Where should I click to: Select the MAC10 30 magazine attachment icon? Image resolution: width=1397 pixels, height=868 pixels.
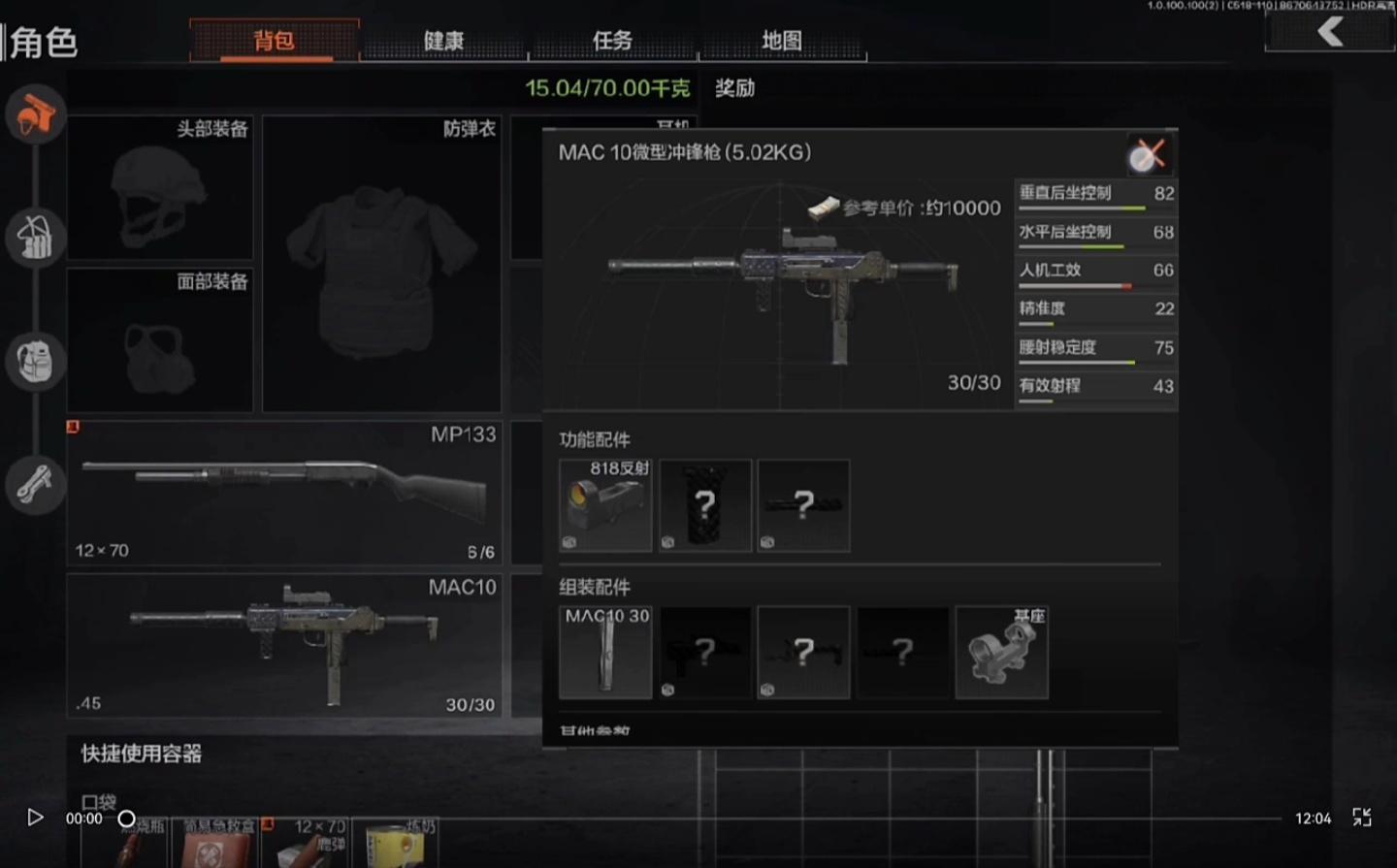(x=604, y=651)
